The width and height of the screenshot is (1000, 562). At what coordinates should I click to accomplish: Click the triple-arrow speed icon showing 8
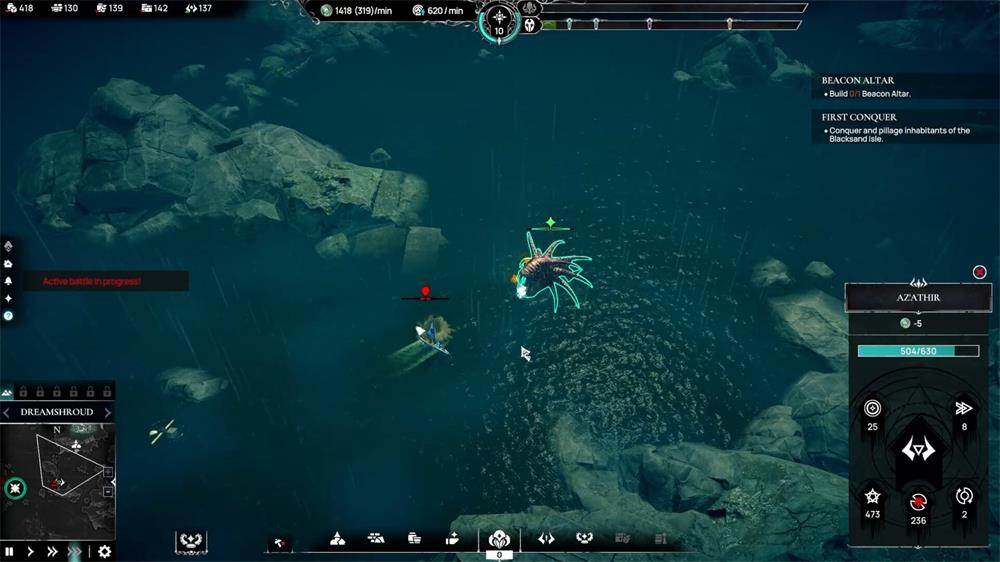click(x=964, y=409)
